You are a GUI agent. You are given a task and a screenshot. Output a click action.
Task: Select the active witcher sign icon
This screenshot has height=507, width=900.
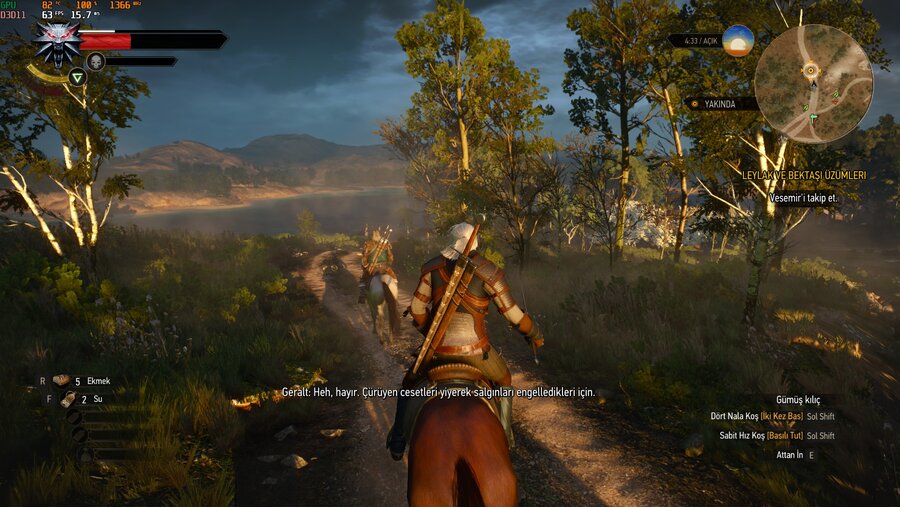[x=77, y=77]
